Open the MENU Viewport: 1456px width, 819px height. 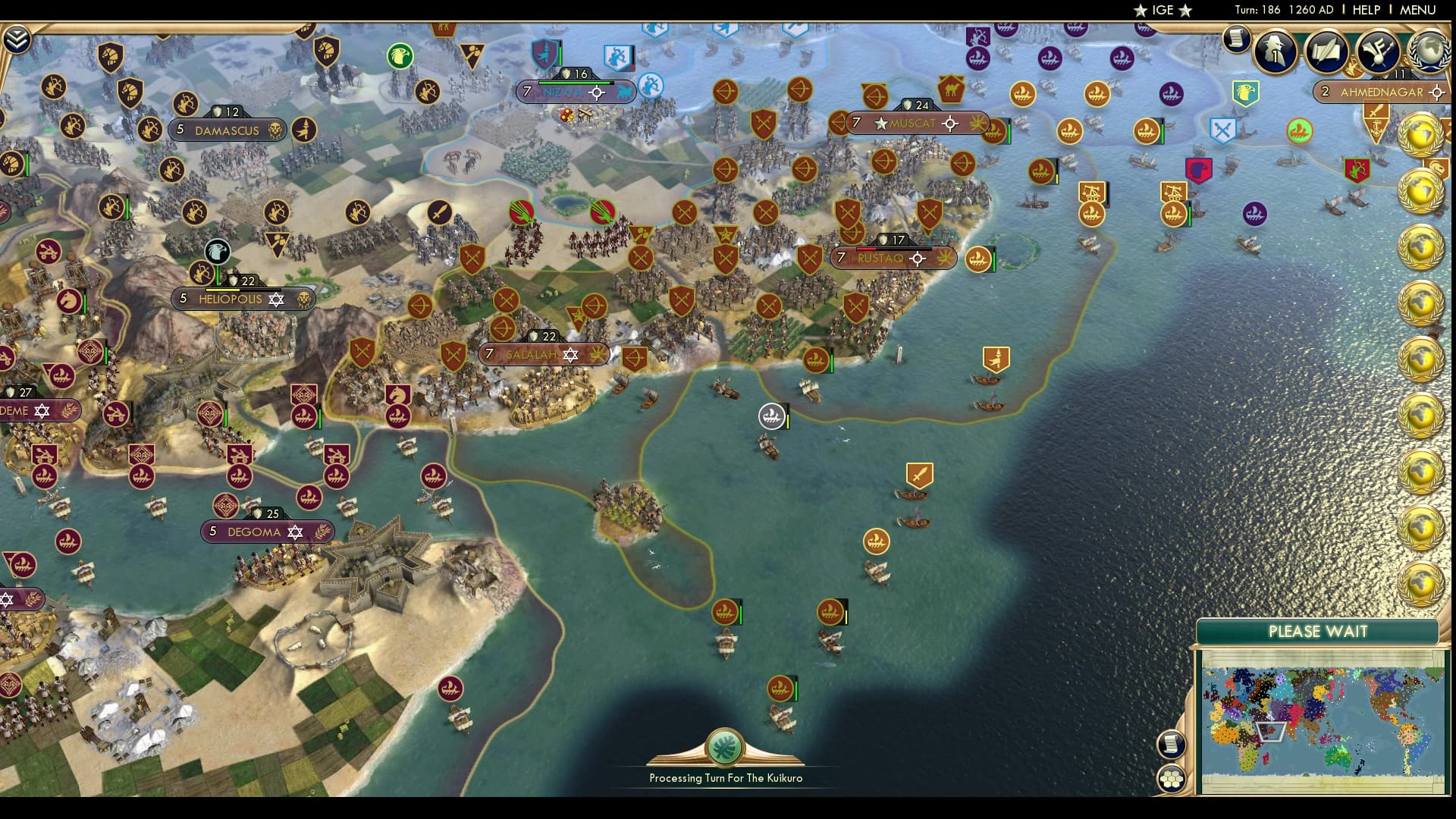(x=1419, y=11)
